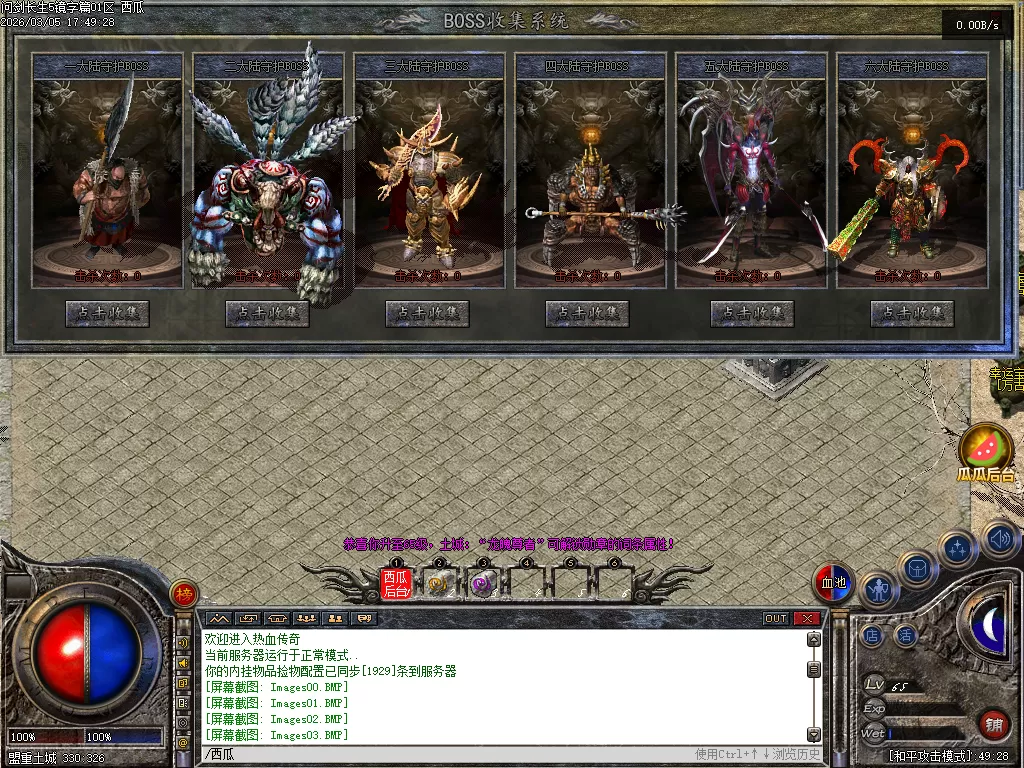This screenshot has width=1024, height=768.
Task: Click 点击收集 under 六大陆守护BOSS
Action: coord(912,313)
